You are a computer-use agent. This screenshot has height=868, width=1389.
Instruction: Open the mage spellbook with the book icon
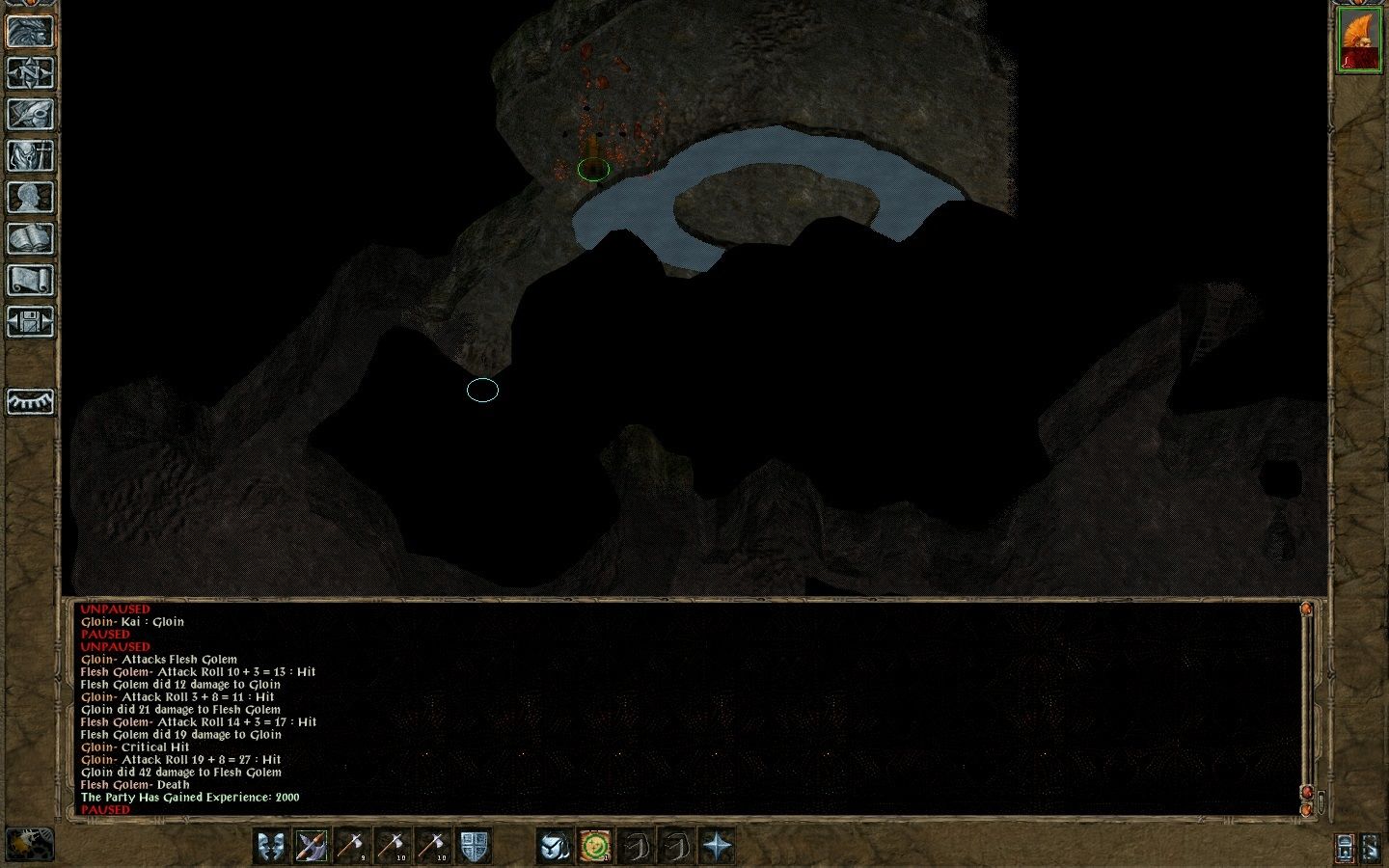click(x=30, y=238)
